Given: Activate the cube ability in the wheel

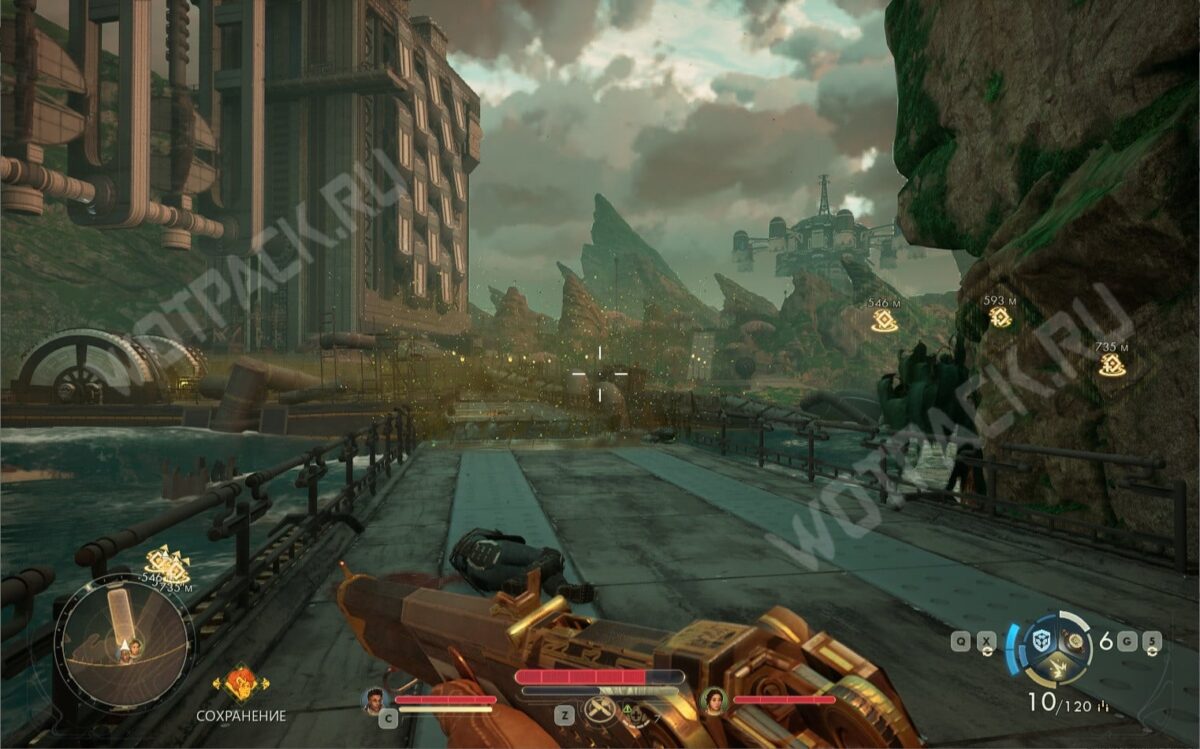Looking at the screenshot, I should tap(1040, 640).
